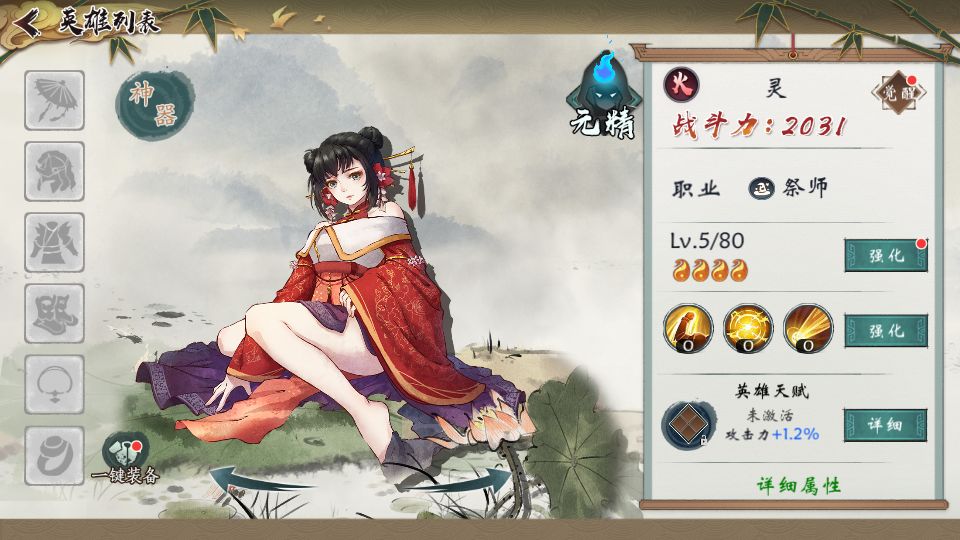Go back from the hero list screen
960x540 pixels.
(x=28, y=22)
